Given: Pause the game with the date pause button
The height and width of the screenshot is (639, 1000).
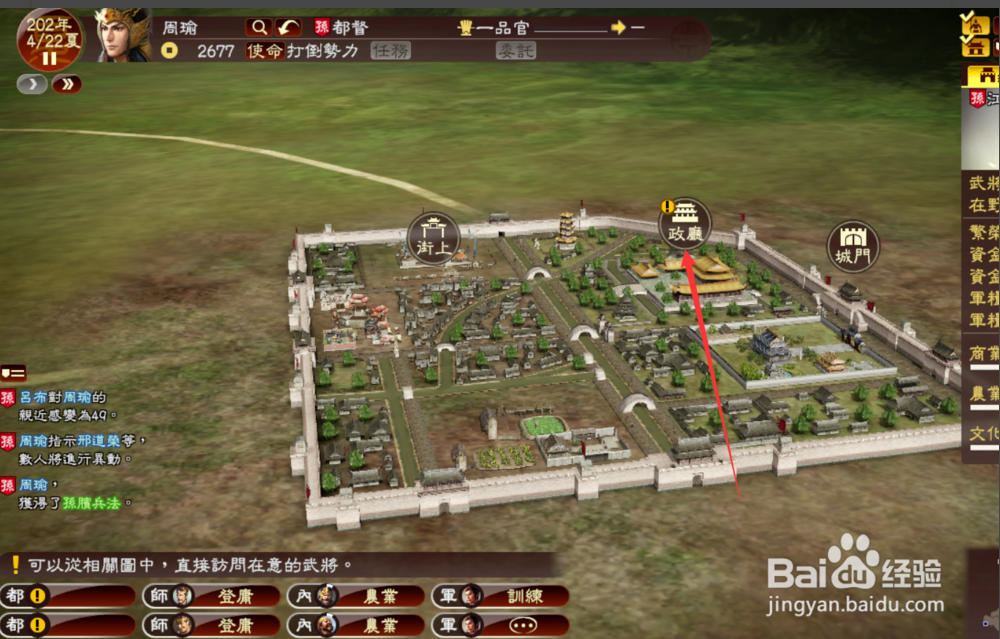Looking at the screenshot, I should coord(49,59).
